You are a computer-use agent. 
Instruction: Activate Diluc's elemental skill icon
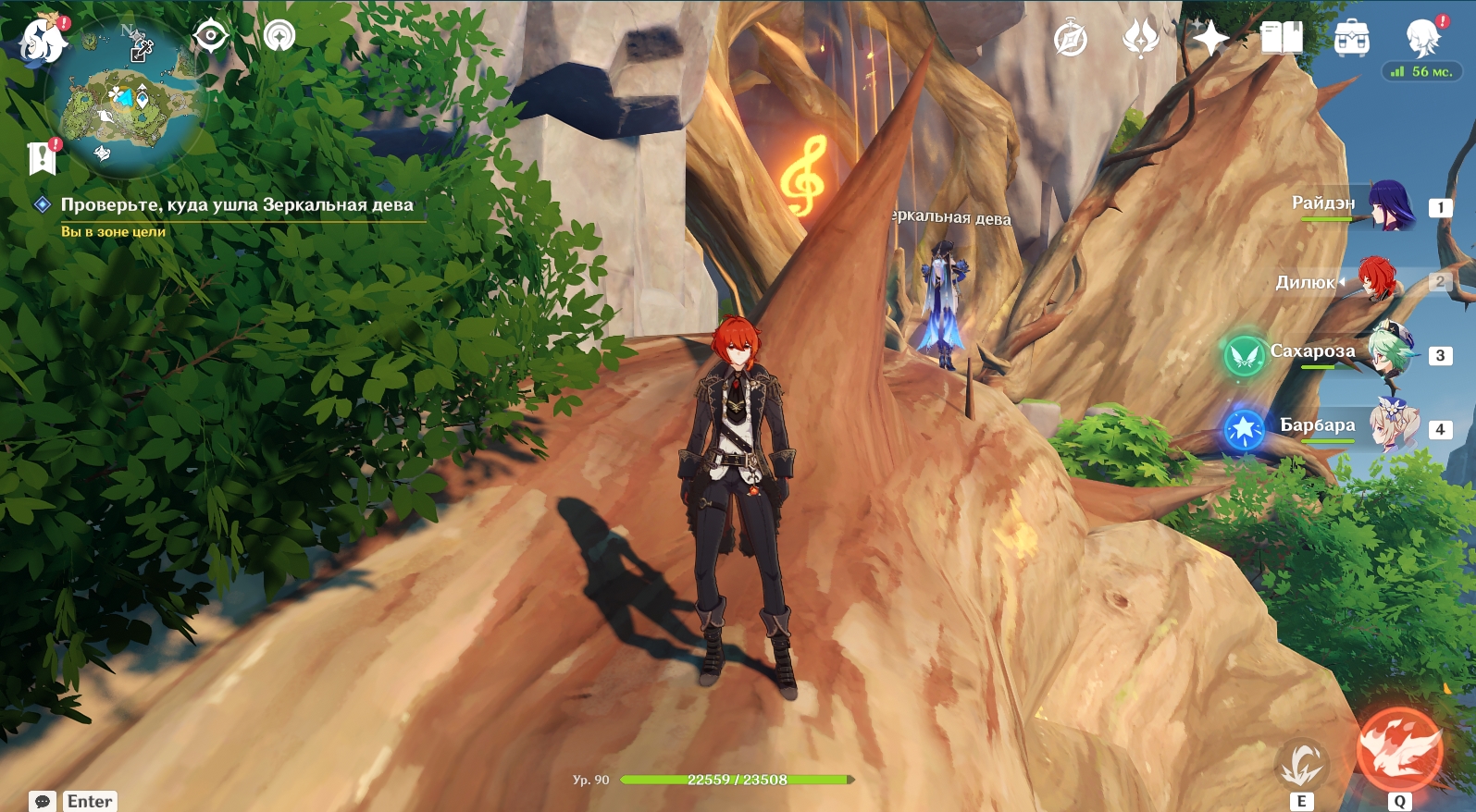point(1302,765)
